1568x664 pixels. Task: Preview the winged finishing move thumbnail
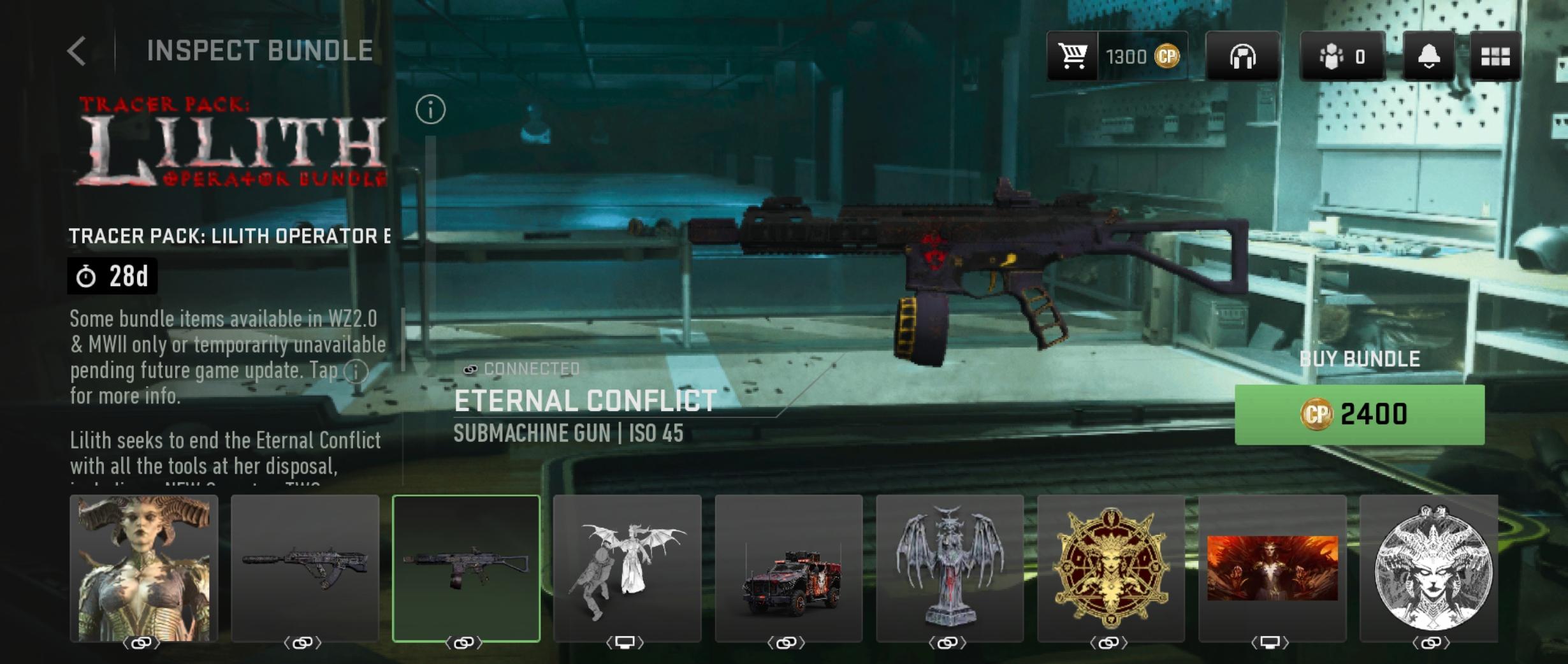point(627,568)
